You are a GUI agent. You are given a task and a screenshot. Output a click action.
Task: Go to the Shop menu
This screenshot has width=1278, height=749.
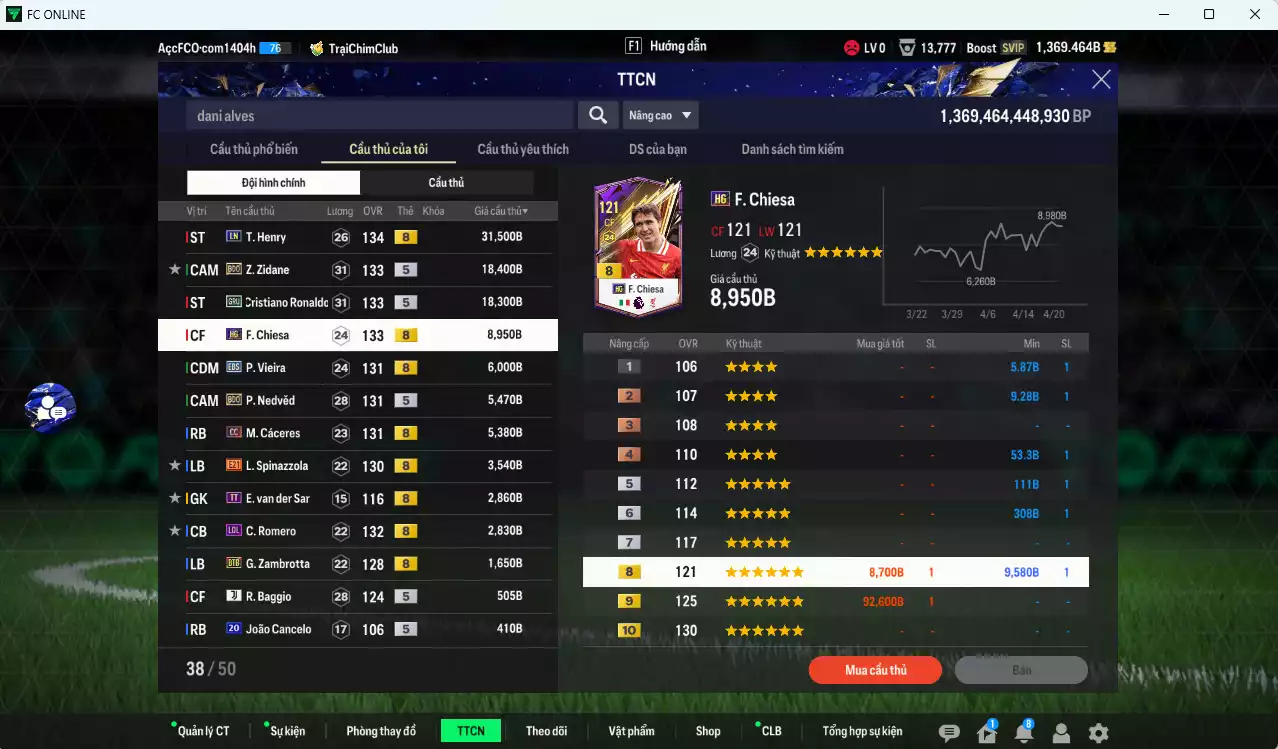pos(708,731)
